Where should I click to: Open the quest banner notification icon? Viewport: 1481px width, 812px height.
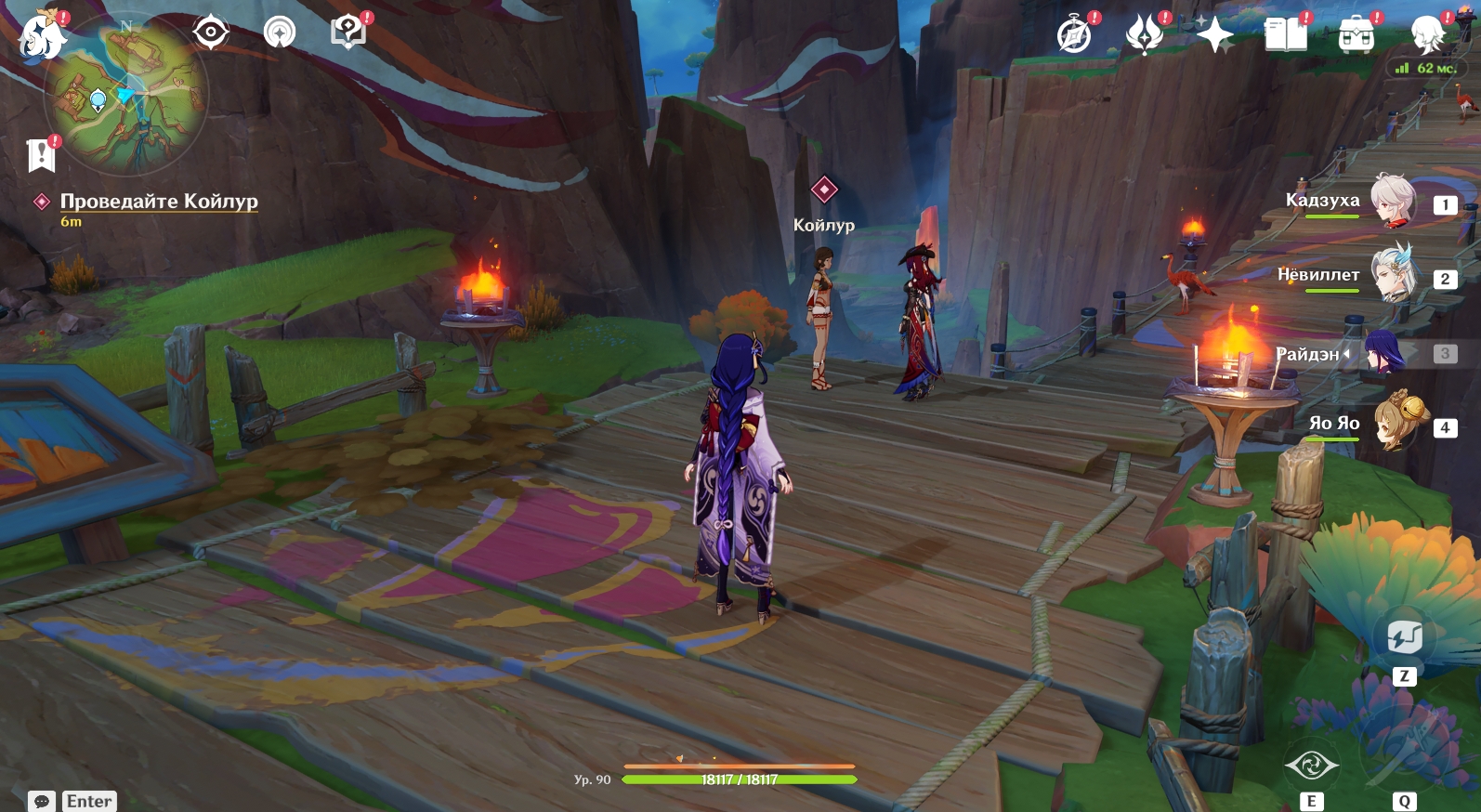click(42, 155)
